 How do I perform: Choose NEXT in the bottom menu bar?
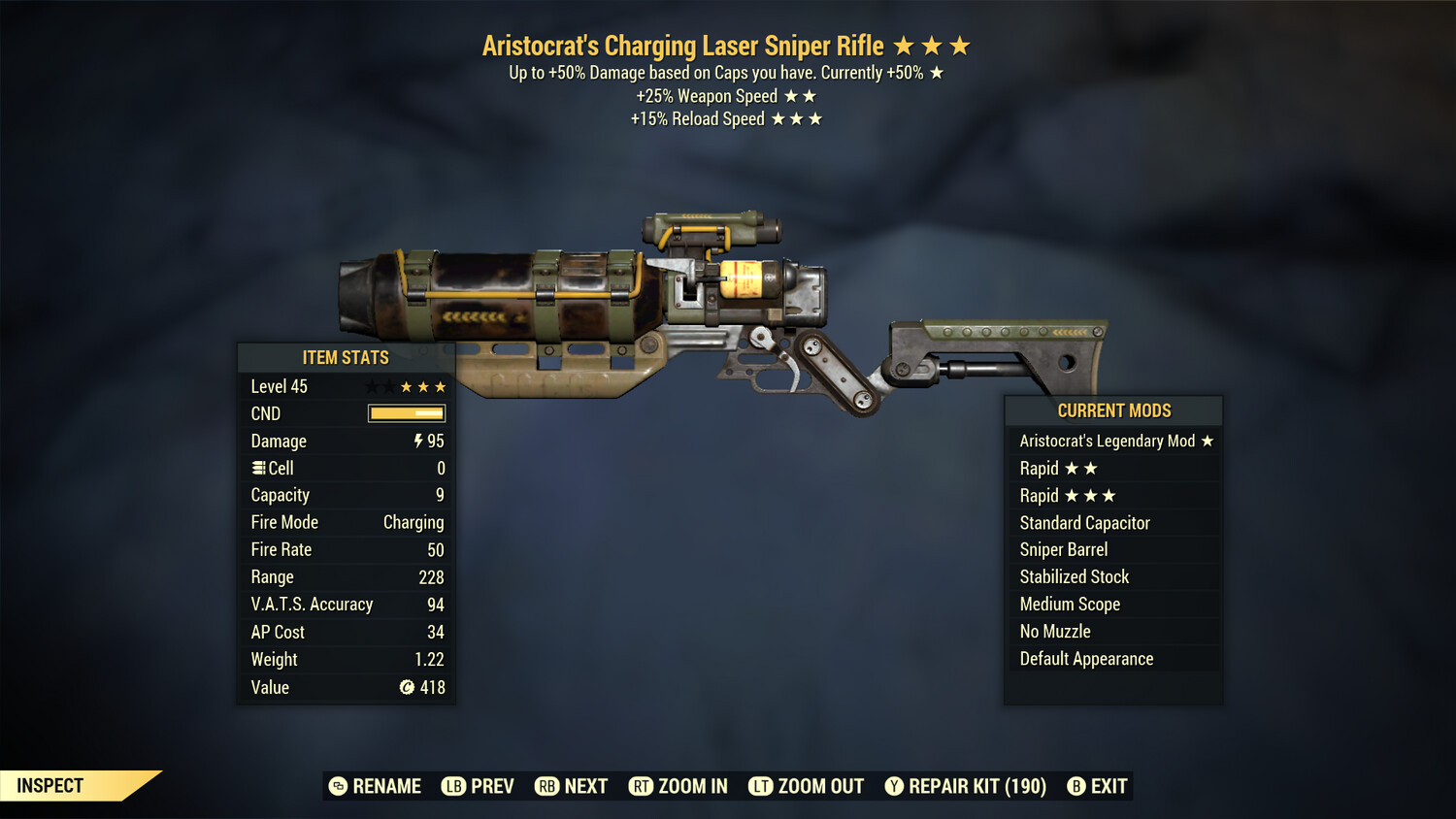[x=587, y=786]
